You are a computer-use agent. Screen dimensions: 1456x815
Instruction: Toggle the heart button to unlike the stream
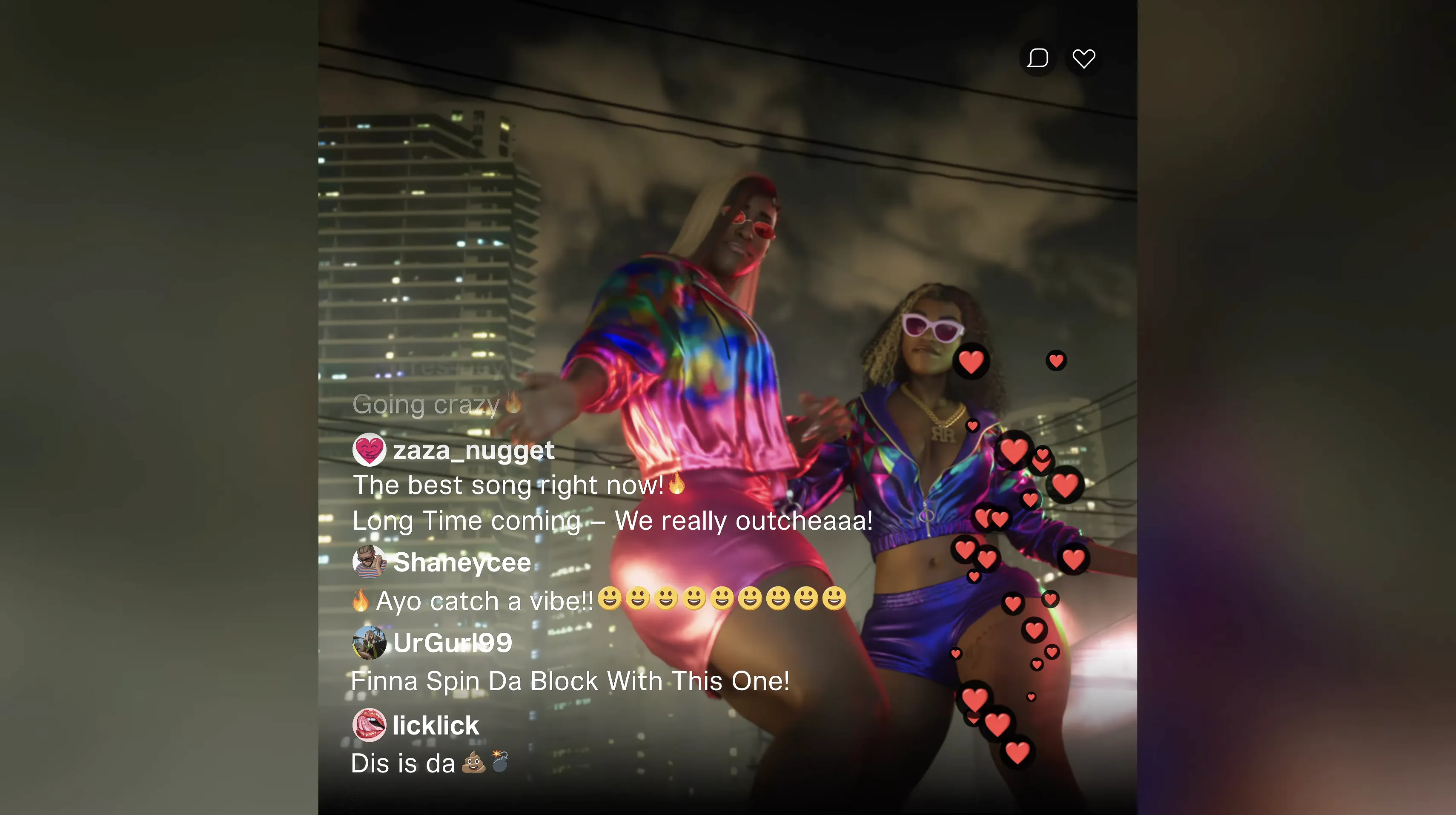click(1083, 57)
